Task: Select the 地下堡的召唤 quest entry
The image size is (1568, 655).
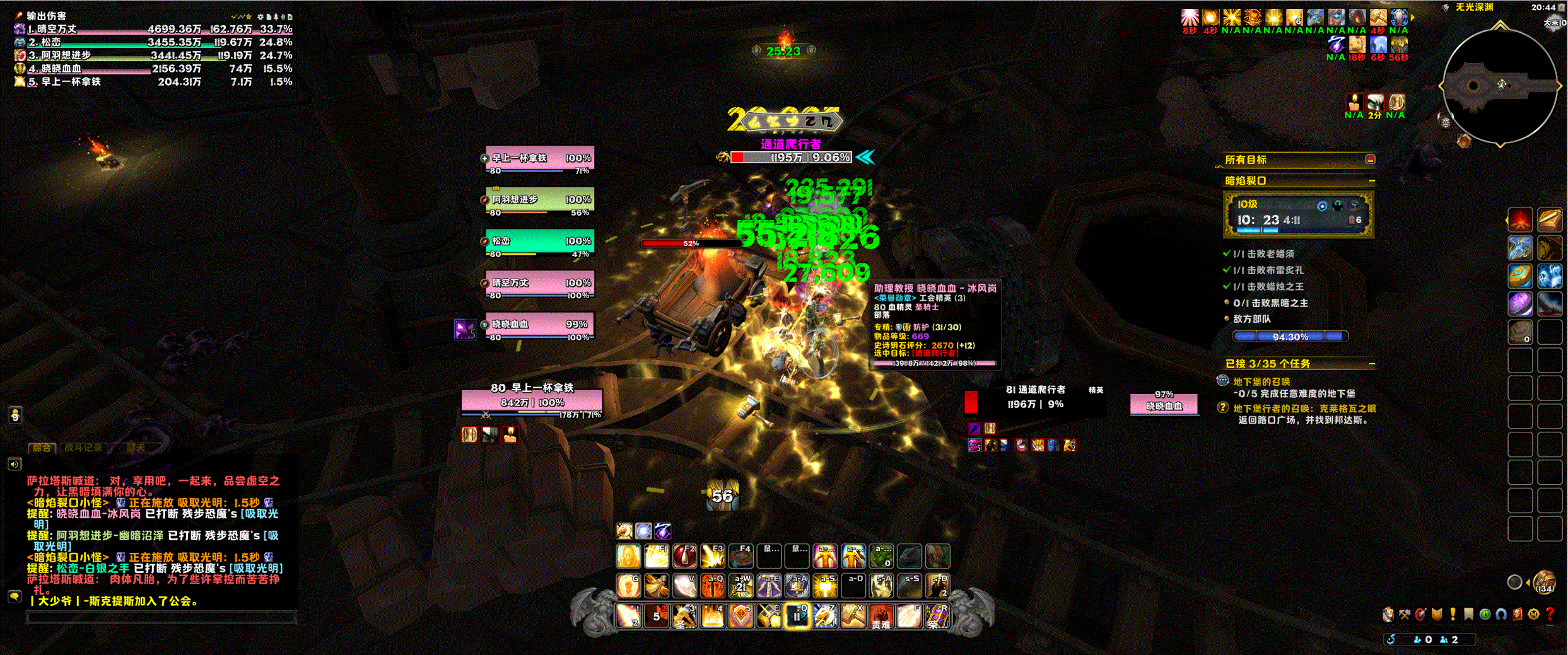Action: pyautogui.click(x=1261, y=381)
